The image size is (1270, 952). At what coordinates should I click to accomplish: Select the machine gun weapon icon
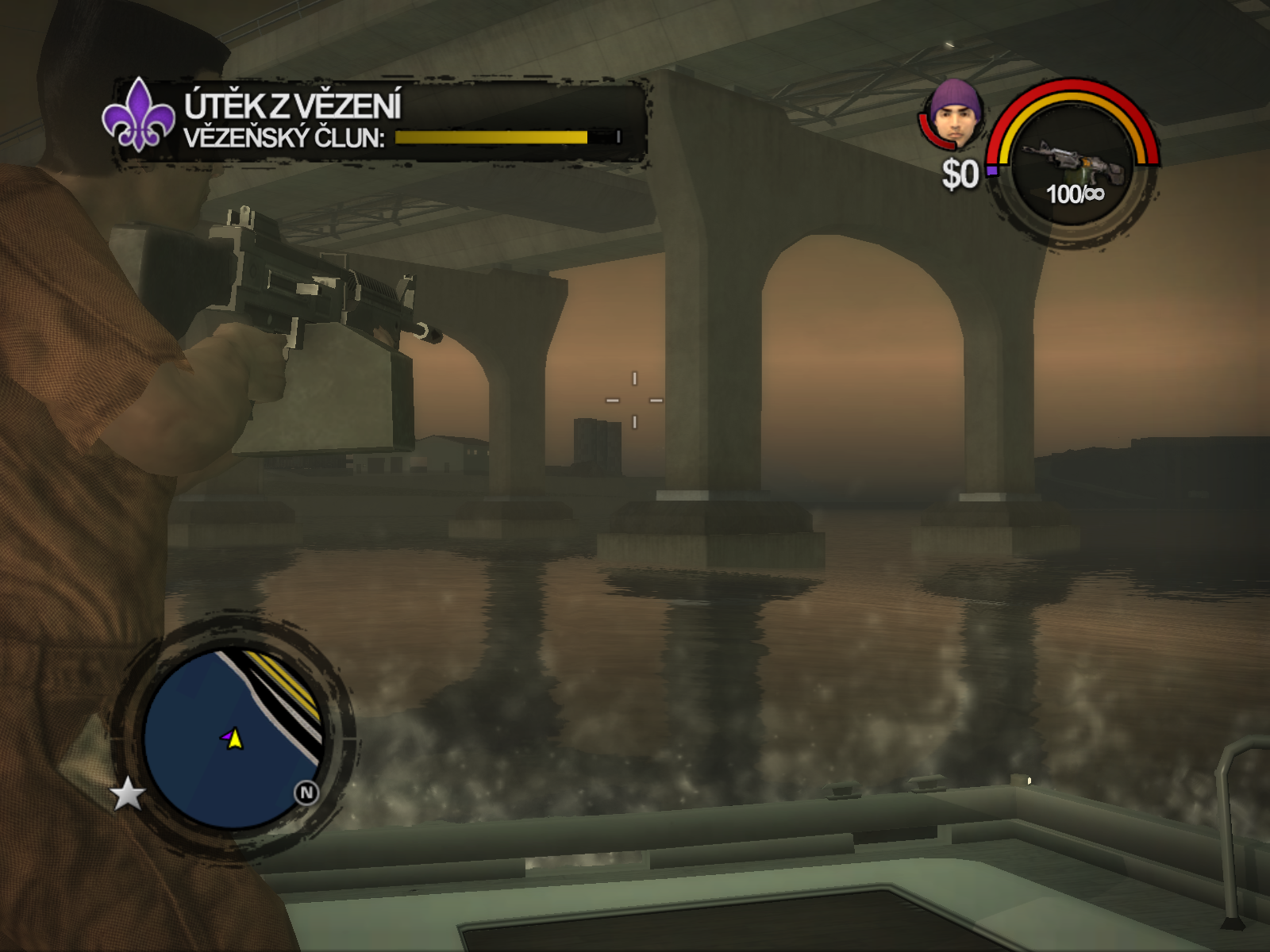click(1074, 161)
